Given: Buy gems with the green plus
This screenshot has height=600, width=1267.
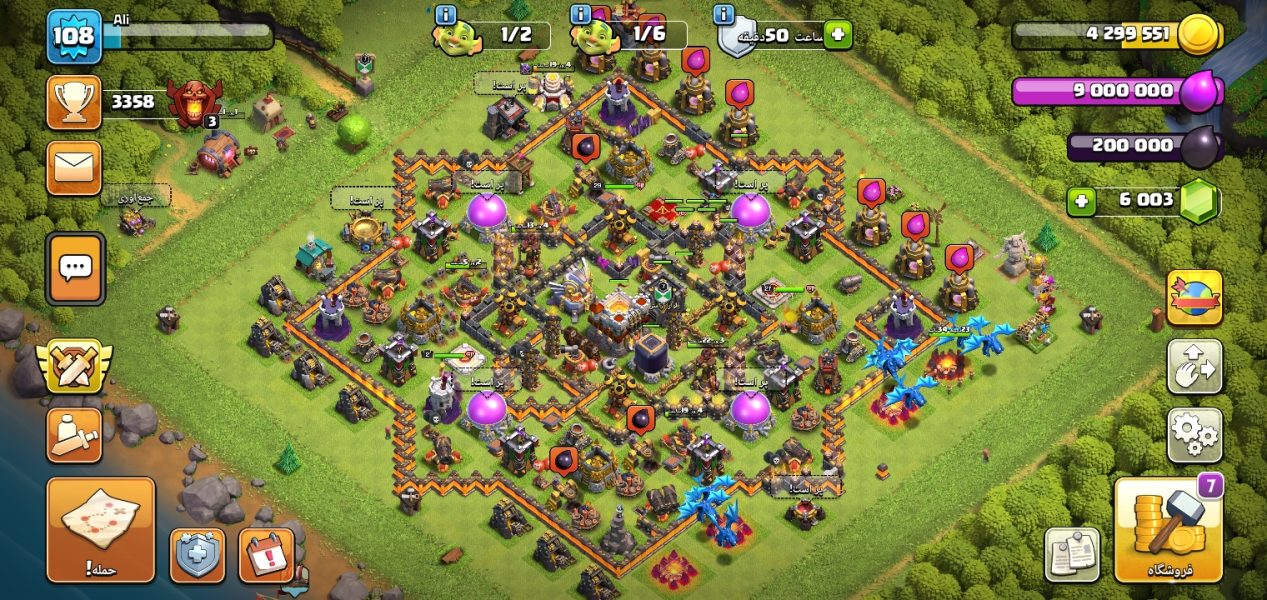Looking at the screenshot, I should pos(1080,202).
